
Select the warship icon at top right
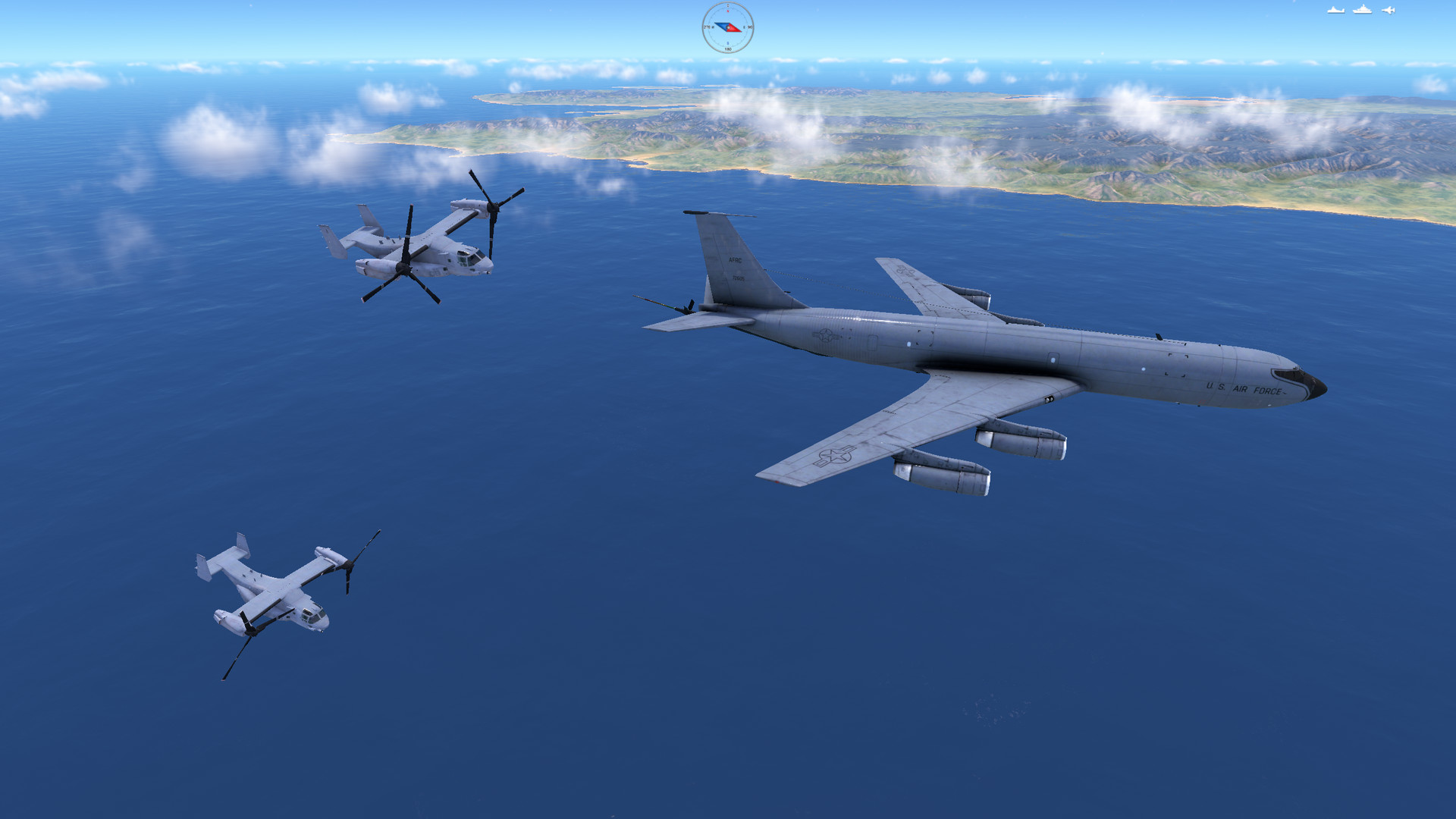(1362, 10)
